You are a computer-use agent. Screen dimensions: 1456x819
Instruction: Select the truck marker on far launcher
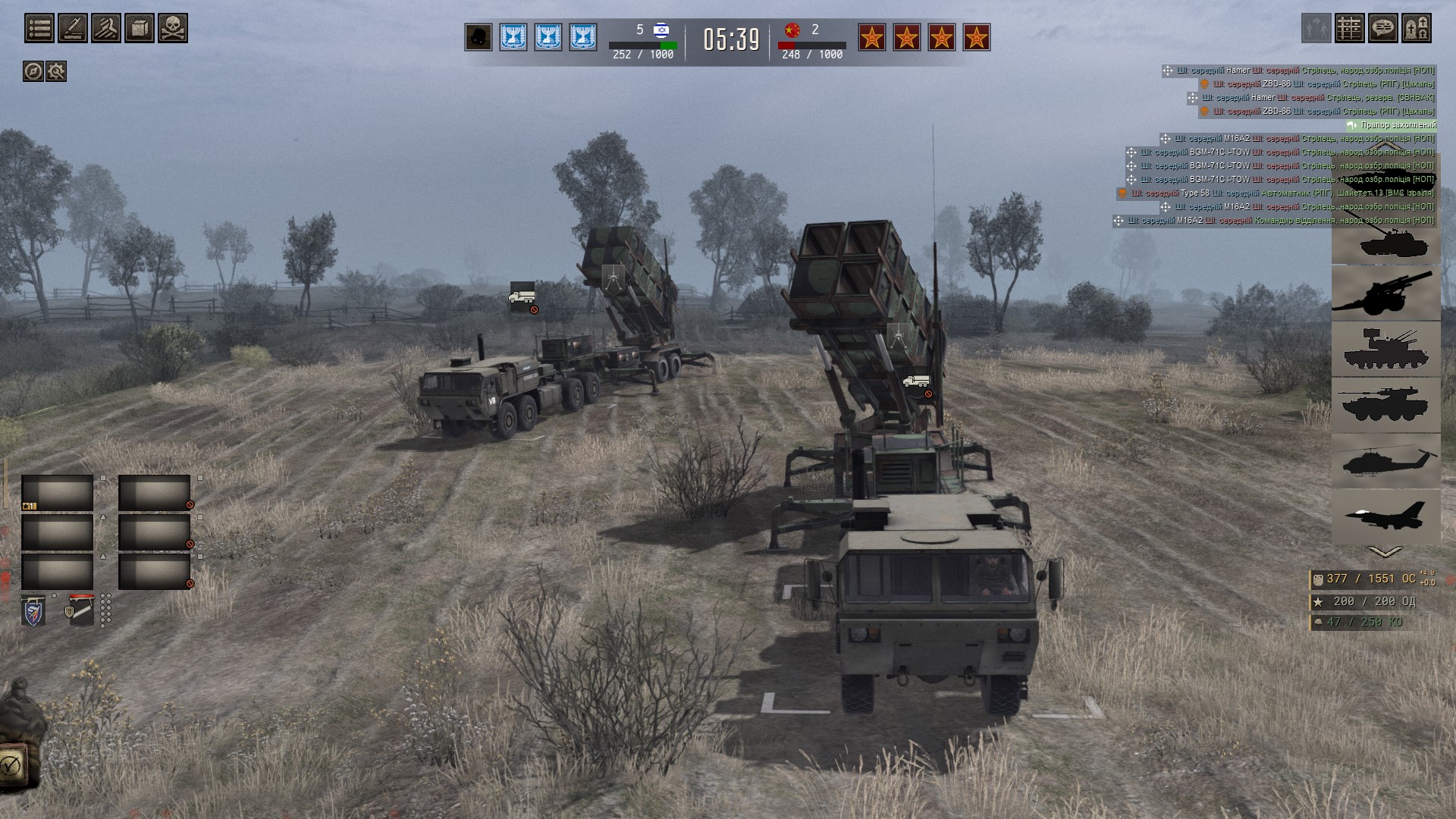click(x=522, y=297)
